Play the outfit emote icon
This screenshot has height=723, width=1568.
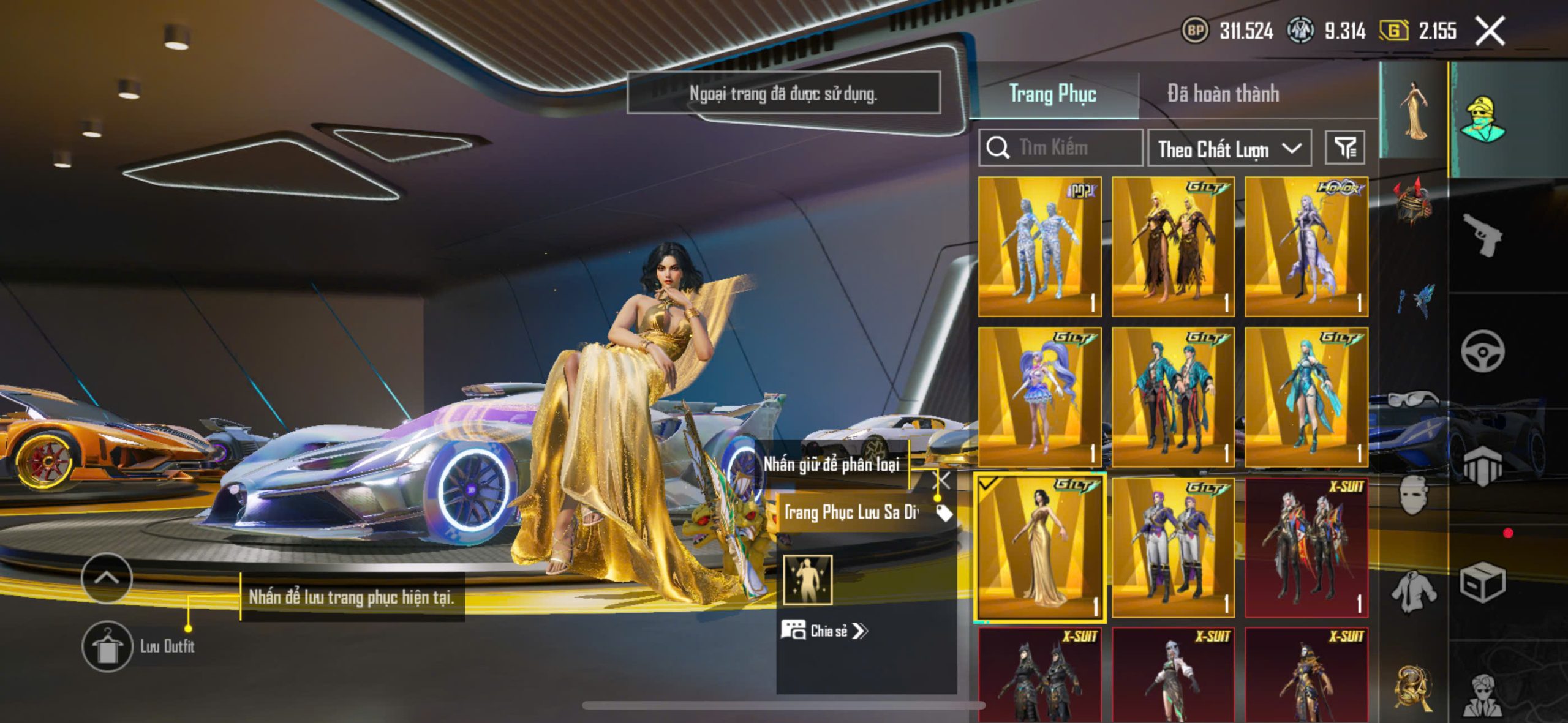point(807,580)
